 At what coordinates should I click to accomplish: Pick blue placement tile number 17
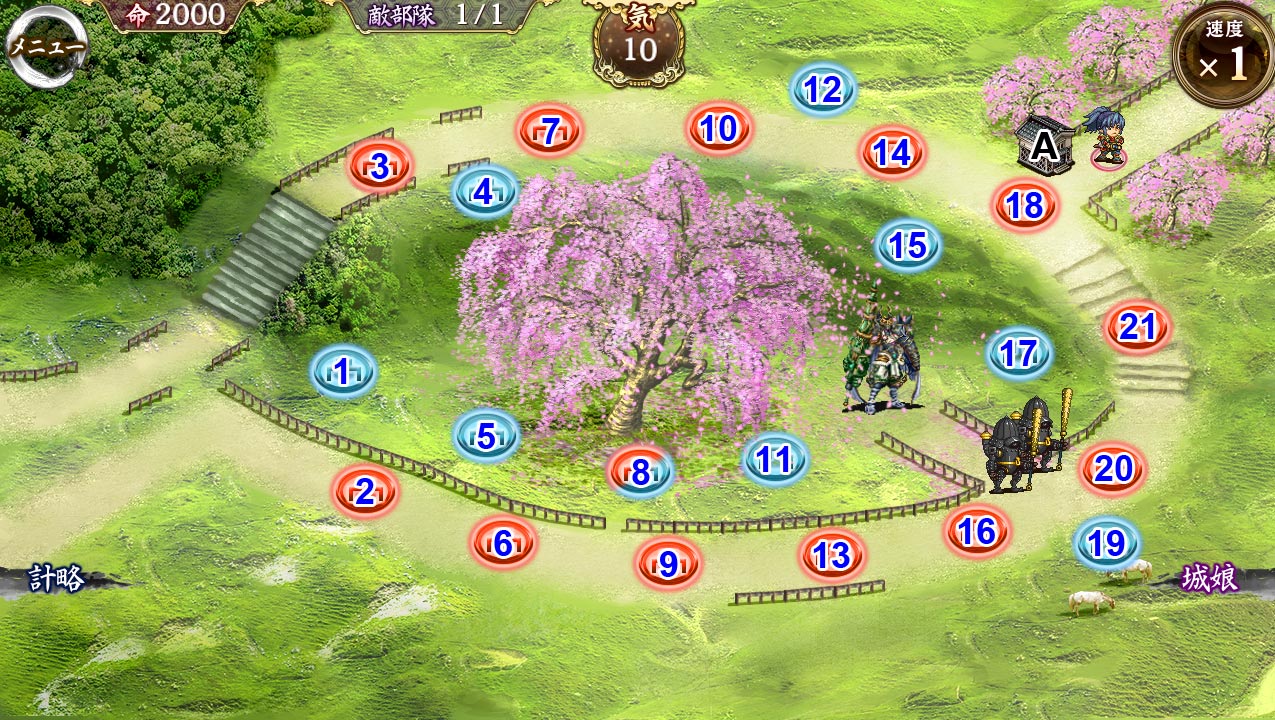coord(1019,354)
